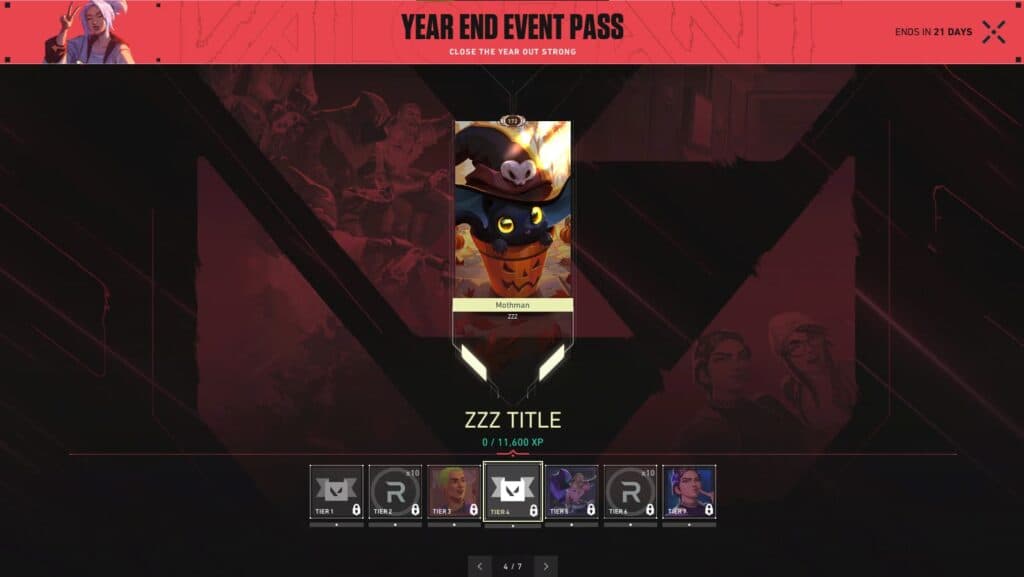Choose the Tier 7 blue player card
This screenshot has height=577, width=1024.
689,491
